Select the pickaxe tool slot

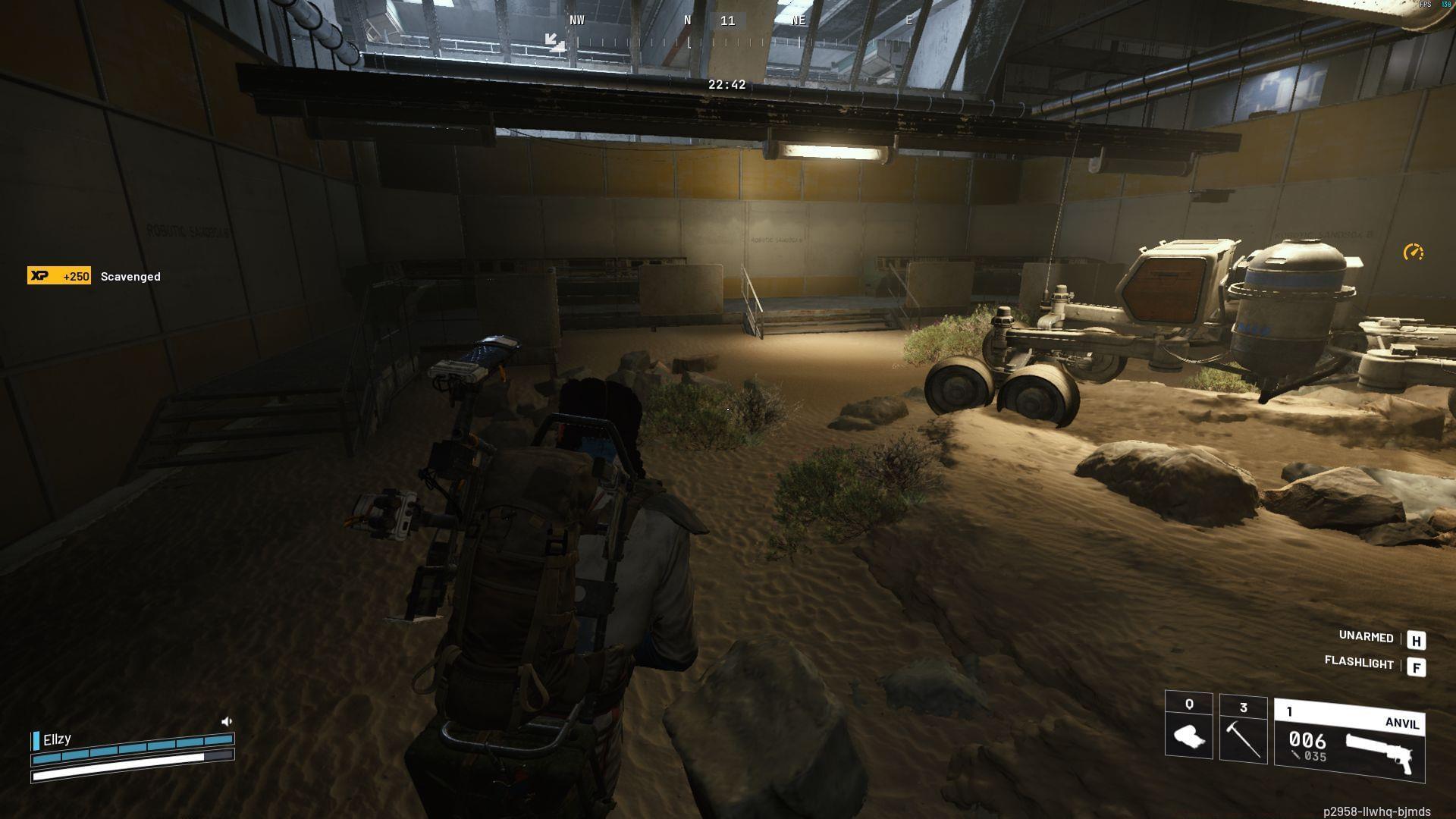(1243, 729)
